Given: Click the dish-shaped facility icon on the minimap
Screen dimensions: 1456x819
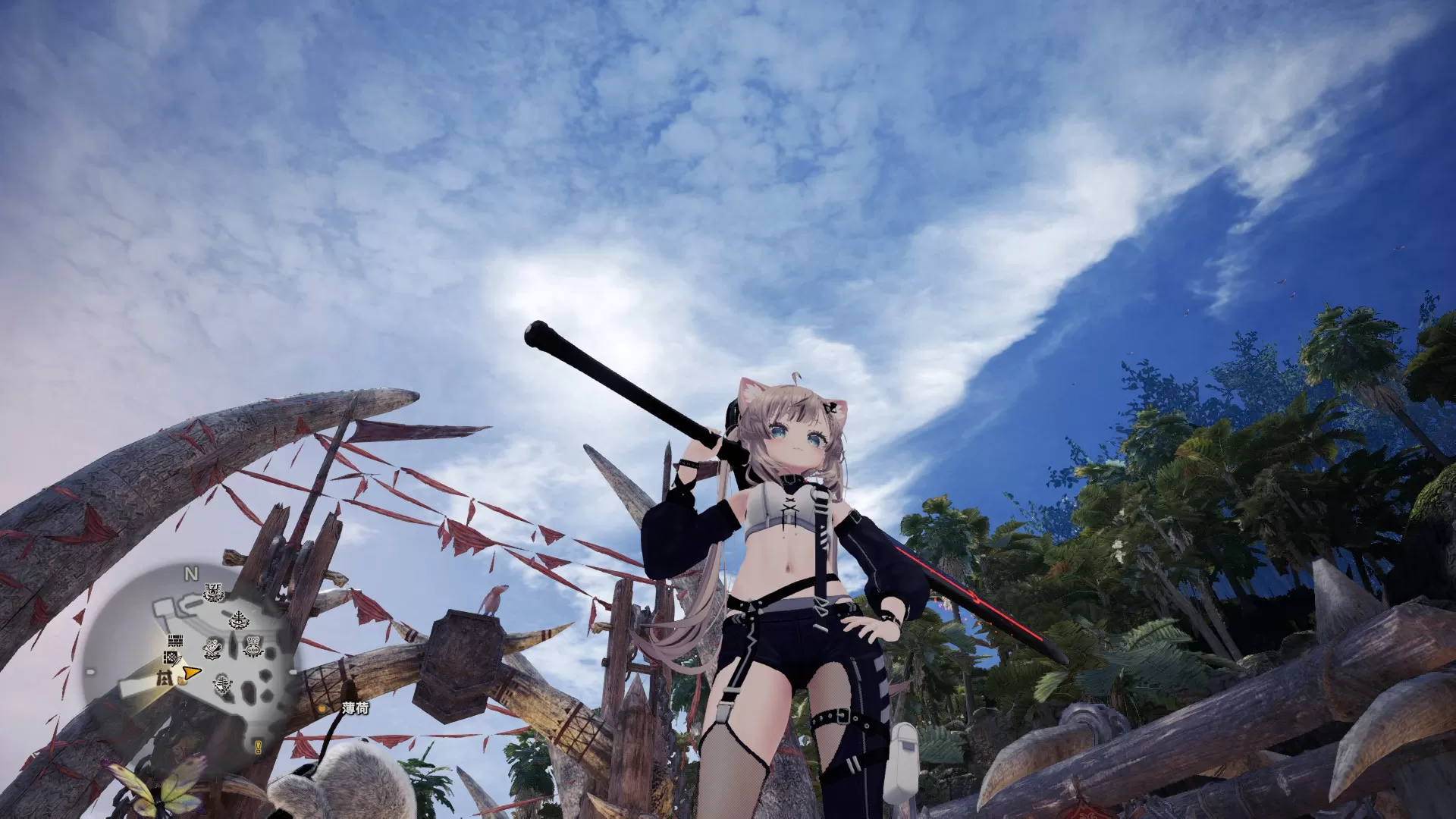Looking at the screenshot, I should pos(171,657).
